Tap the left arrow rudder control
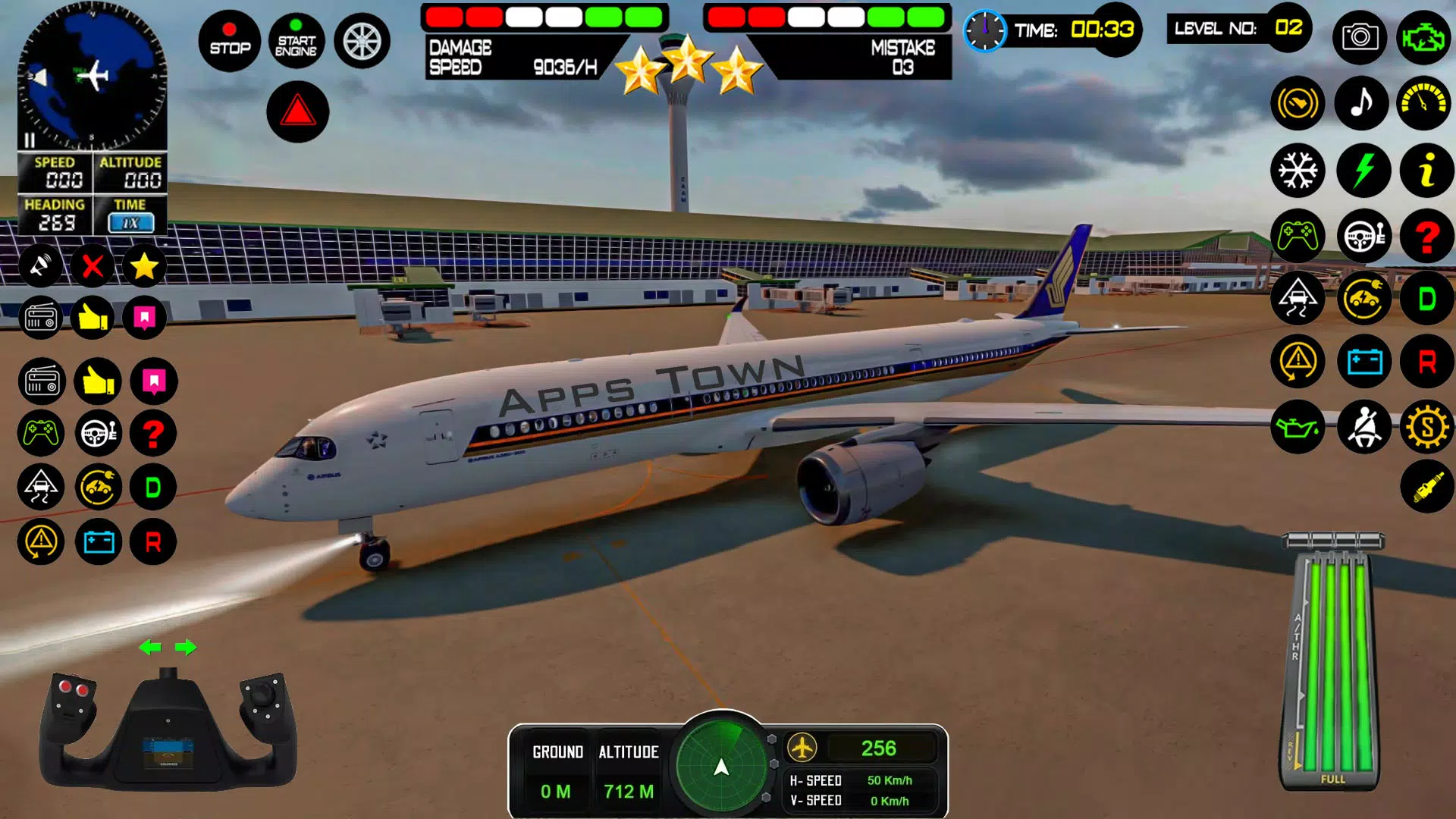The image size is (1456, 819). pos(151,648)
